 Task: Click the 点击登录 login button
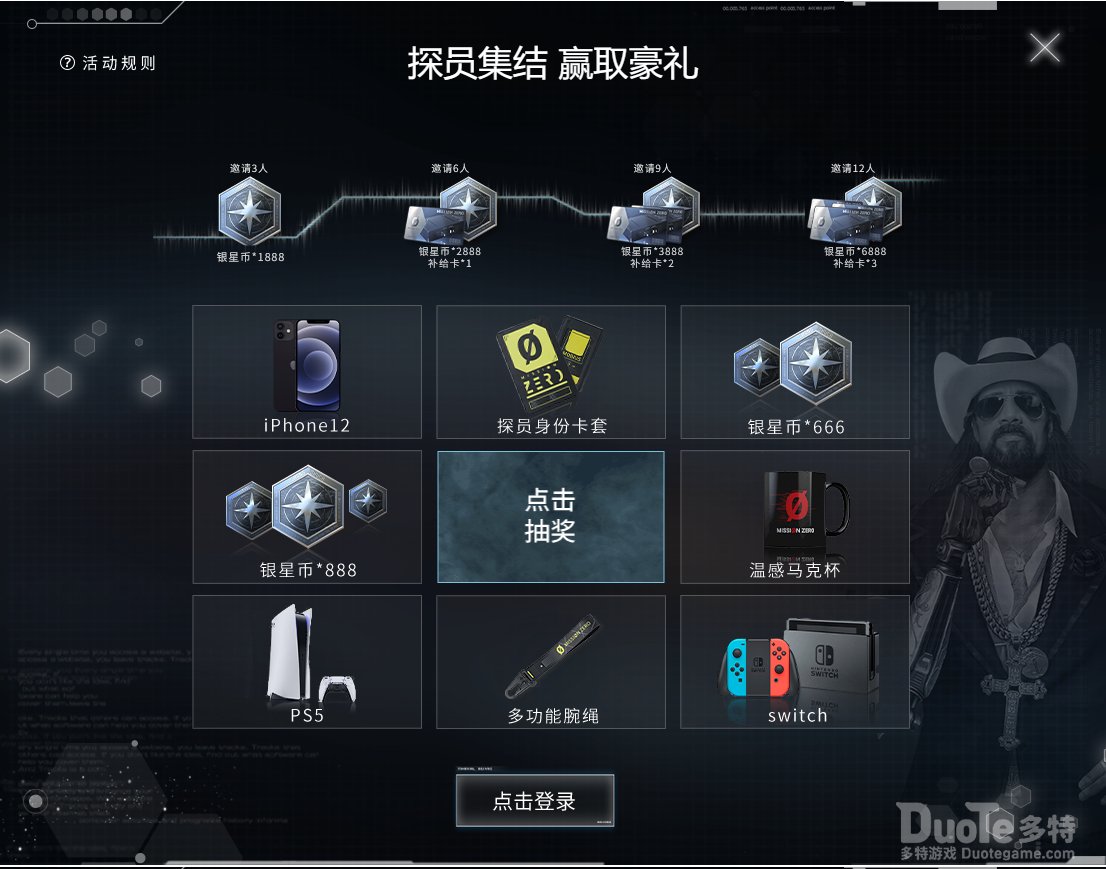tap(535, 800)
